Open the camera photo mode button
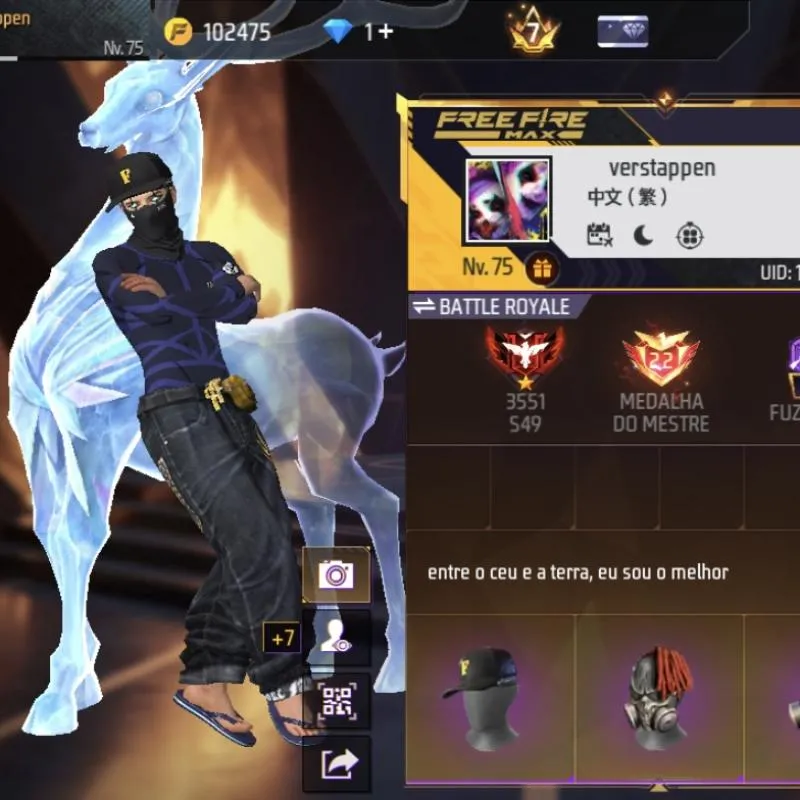 [336, 575]
